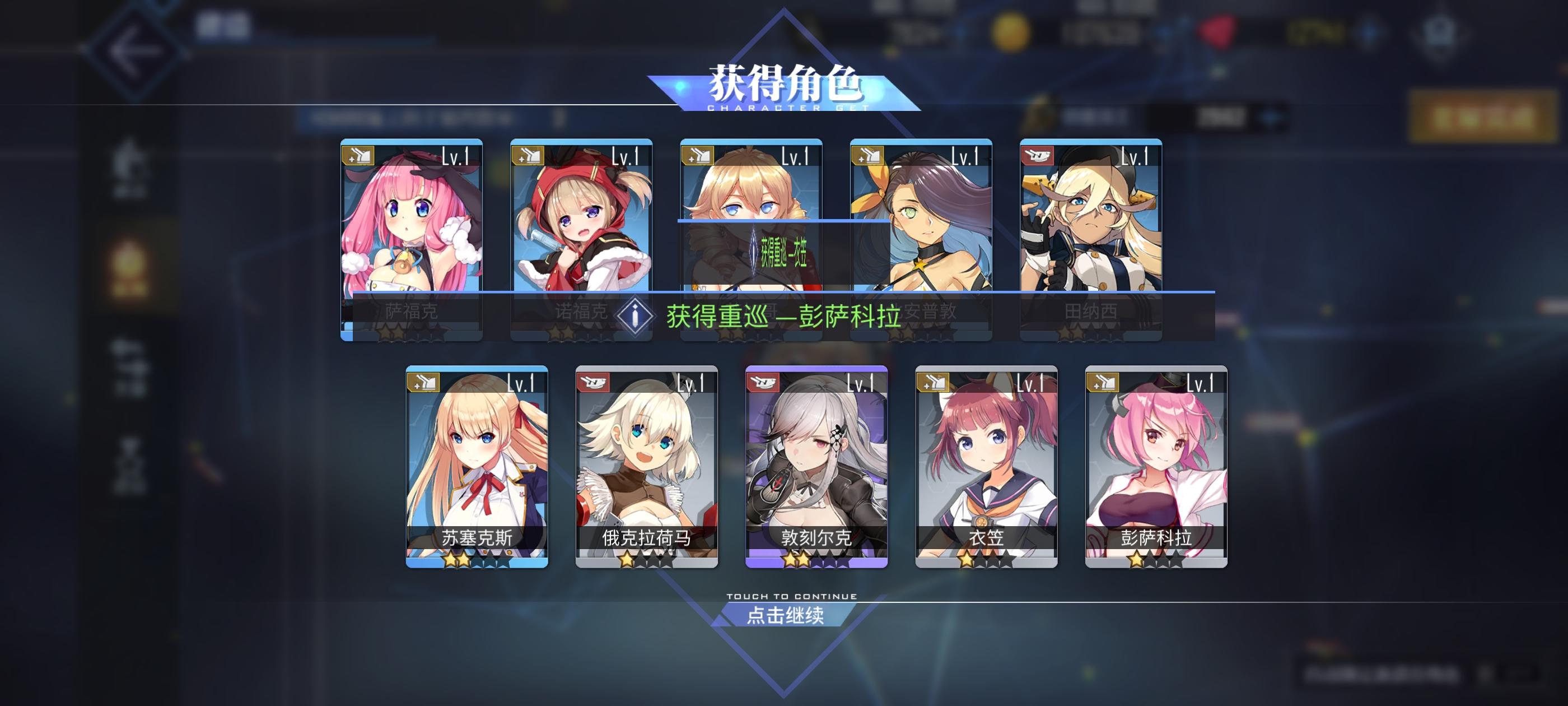Tap the gun type icon on 诺福克's card
The width and height of the screenshot is (1568, 706).
click(x=528, y=156)
